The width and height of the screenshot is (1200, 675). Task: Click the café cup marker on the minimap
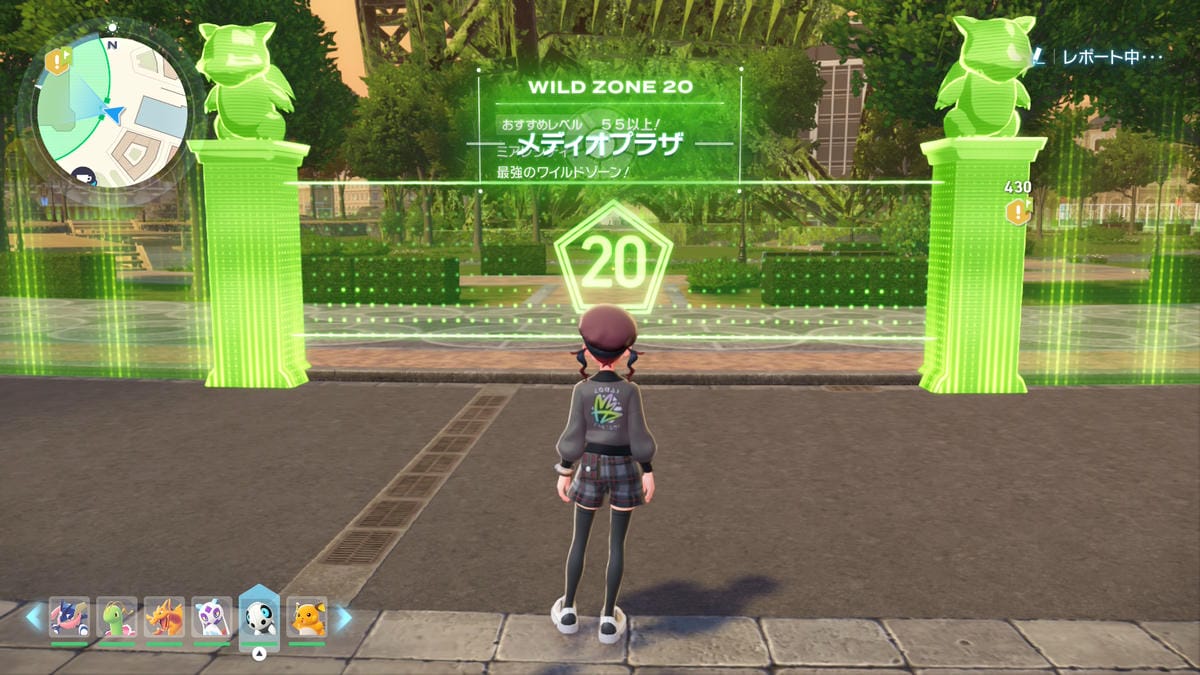pos(82,176)
